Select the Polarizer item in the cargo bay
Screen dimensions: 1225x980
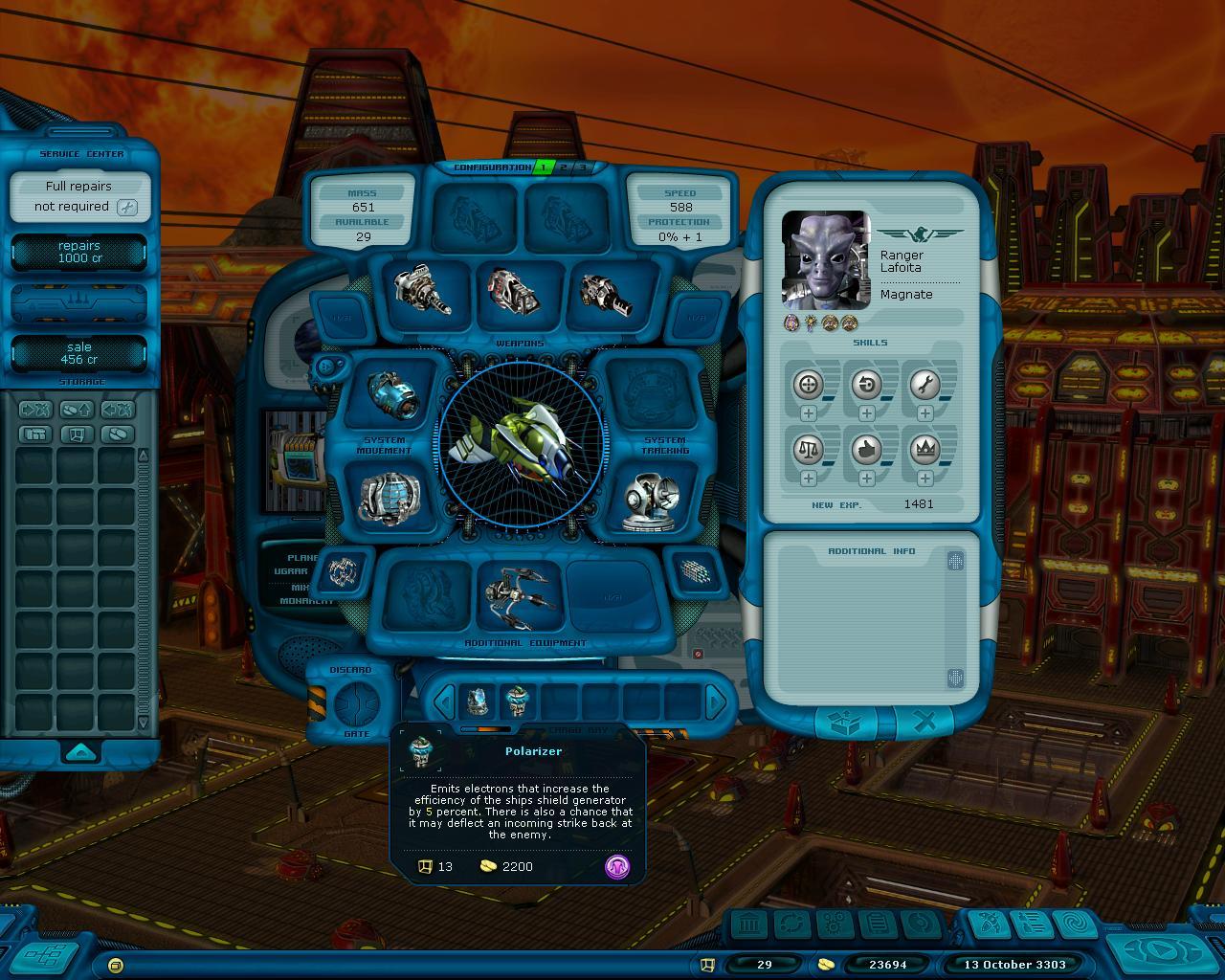(x=517, y=701)
